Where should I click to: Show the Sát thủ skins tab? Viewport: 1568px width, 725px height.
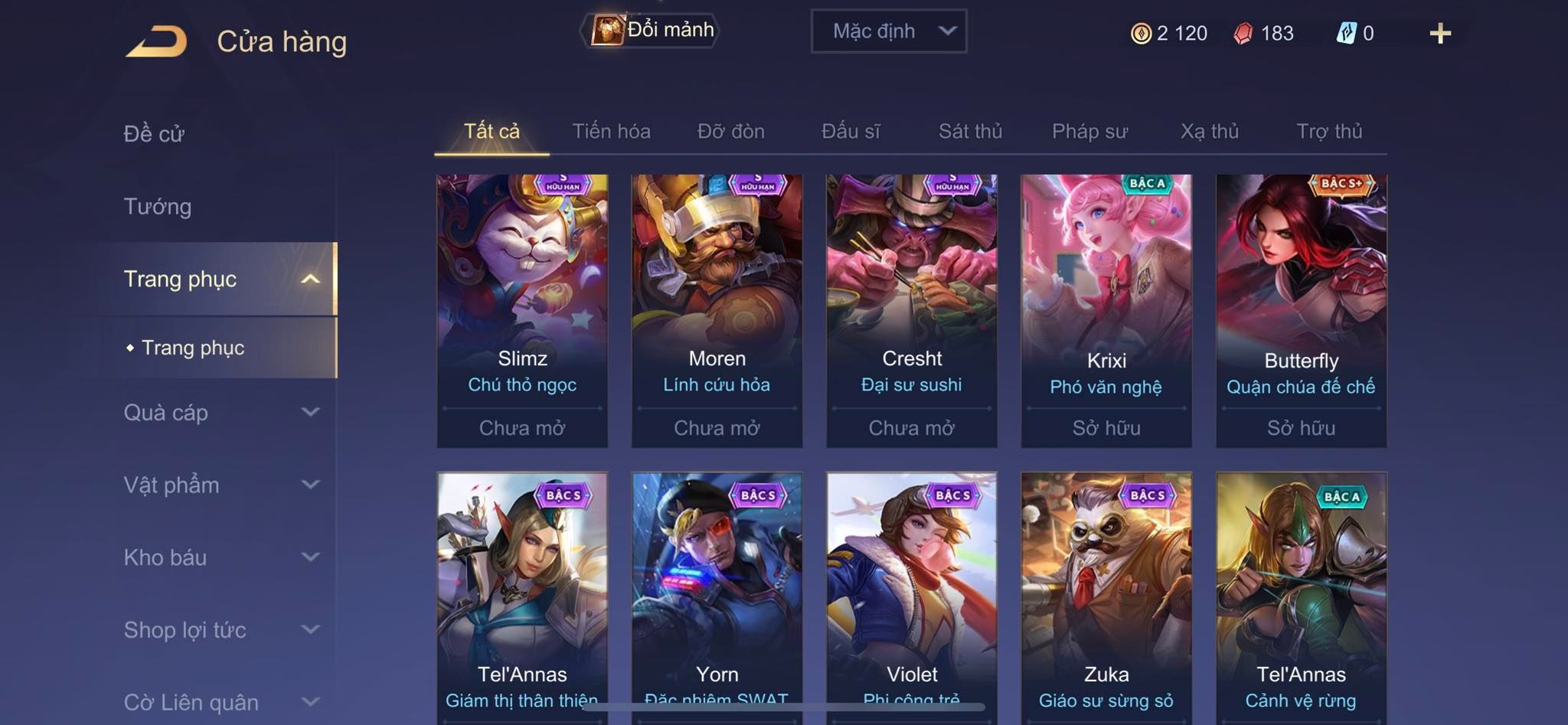point(970,132)
